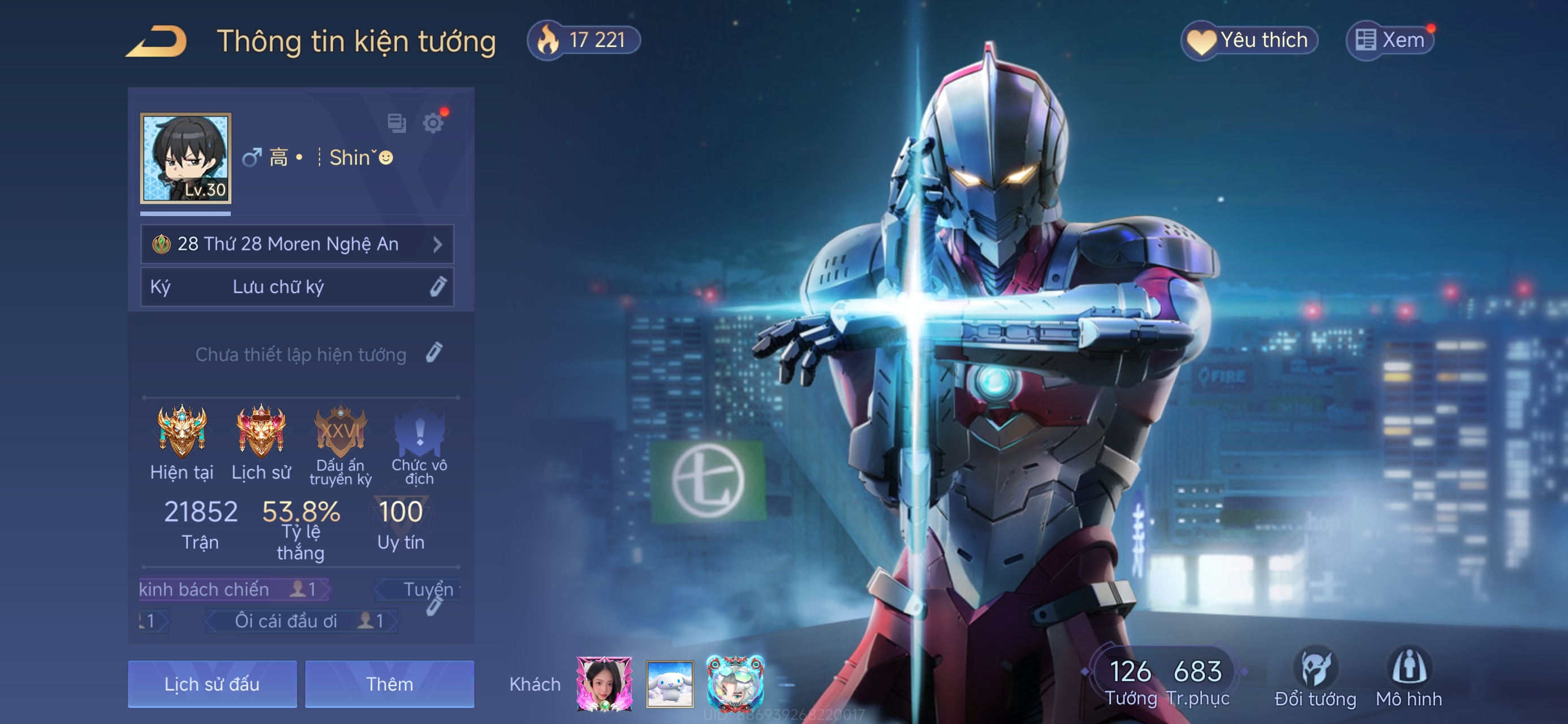Open profile settings gear icon
Screen dimensions: 1568x724
pyautogui.click(x=433, y=123)
